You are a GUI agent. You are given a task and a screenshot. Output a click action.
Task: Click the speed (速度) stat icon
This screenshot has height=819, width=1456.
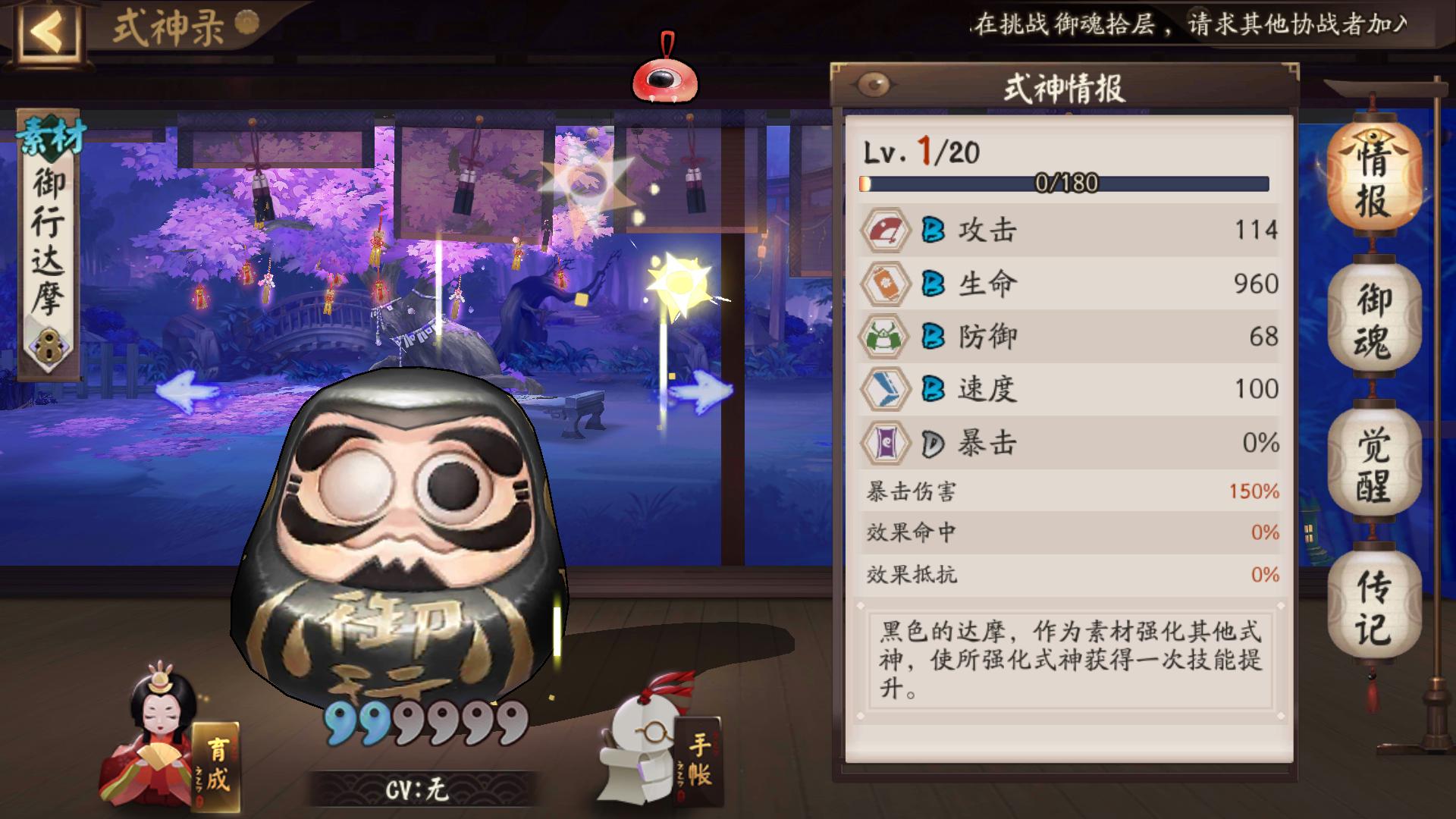tap(886, 389)
